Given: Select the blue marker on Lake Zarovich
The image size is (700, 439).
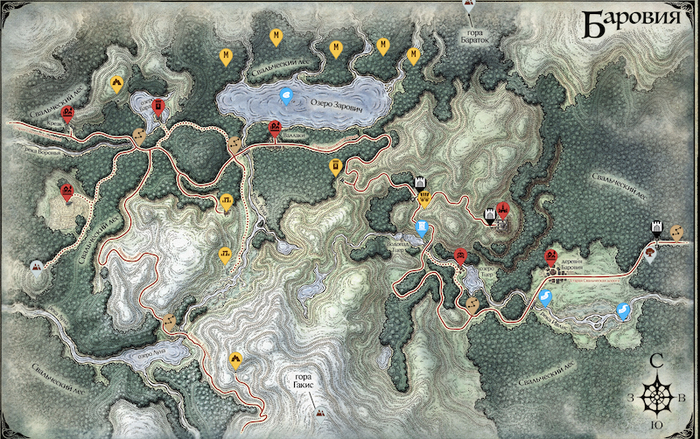Looking at the screenshot, I should [287, 96].
